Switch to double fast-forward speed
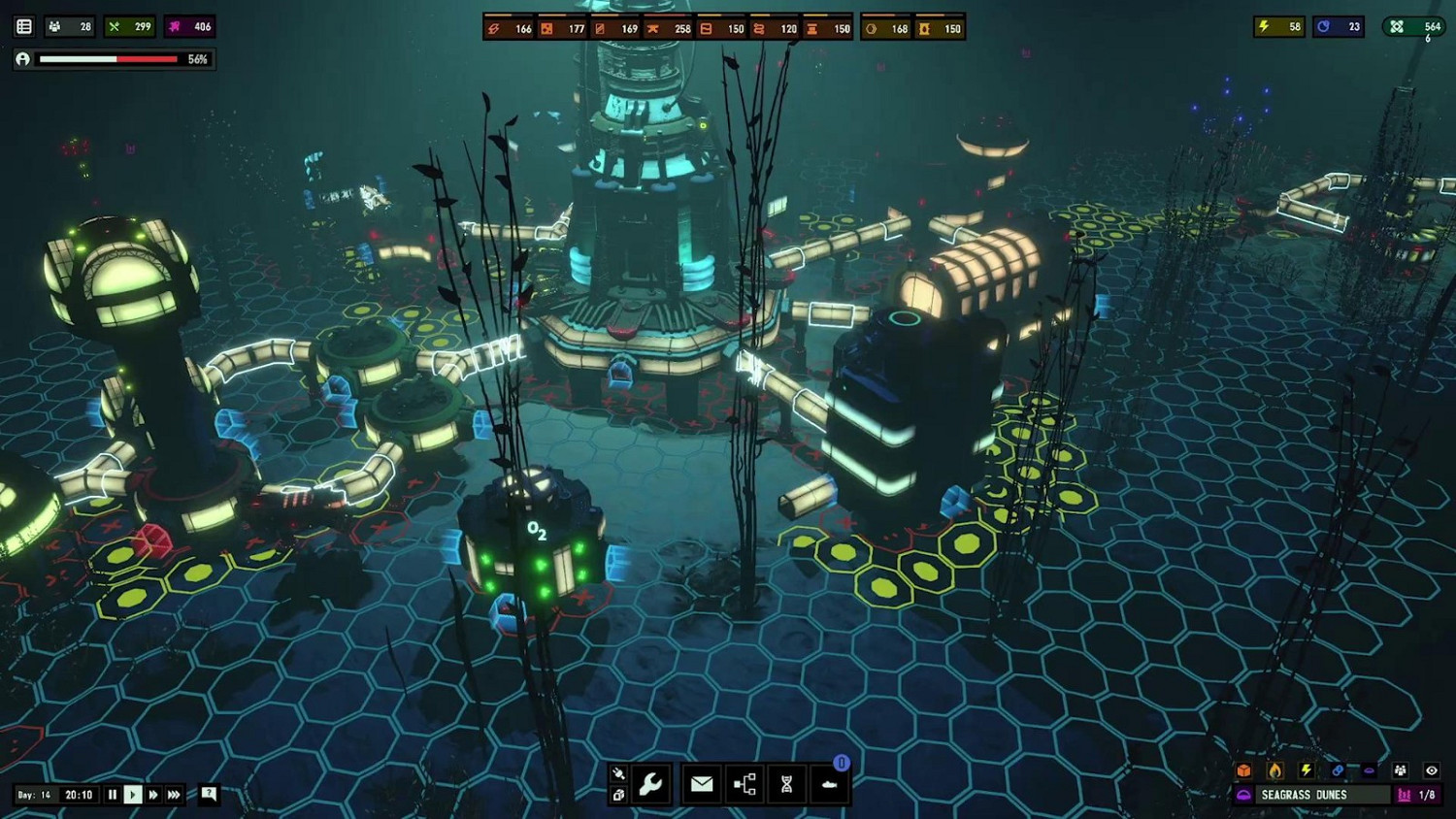The image size is (1456, 819). click(x=153, y=795)
